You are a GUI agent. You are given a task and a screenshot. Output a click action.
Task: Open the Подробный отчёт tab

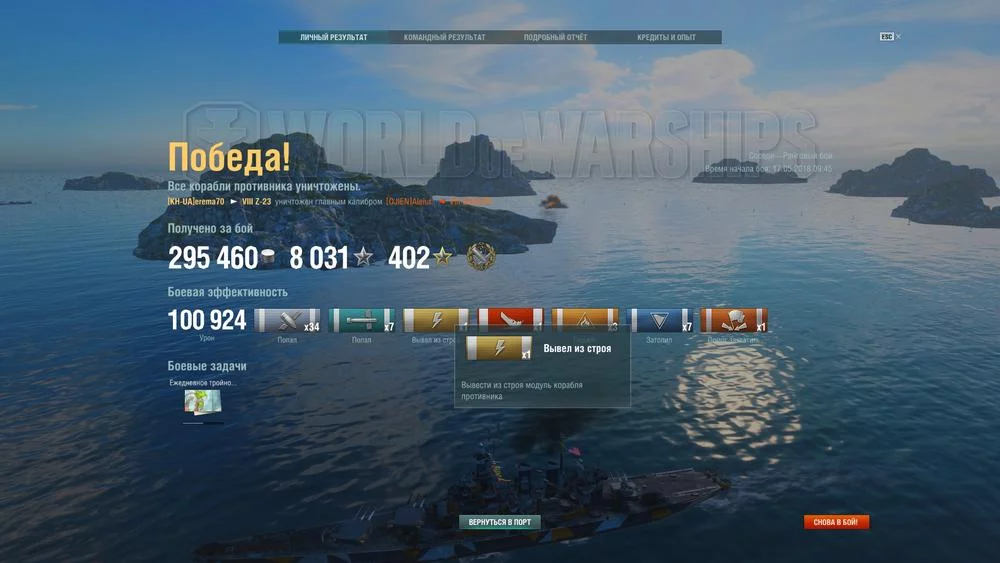point(555,38)
